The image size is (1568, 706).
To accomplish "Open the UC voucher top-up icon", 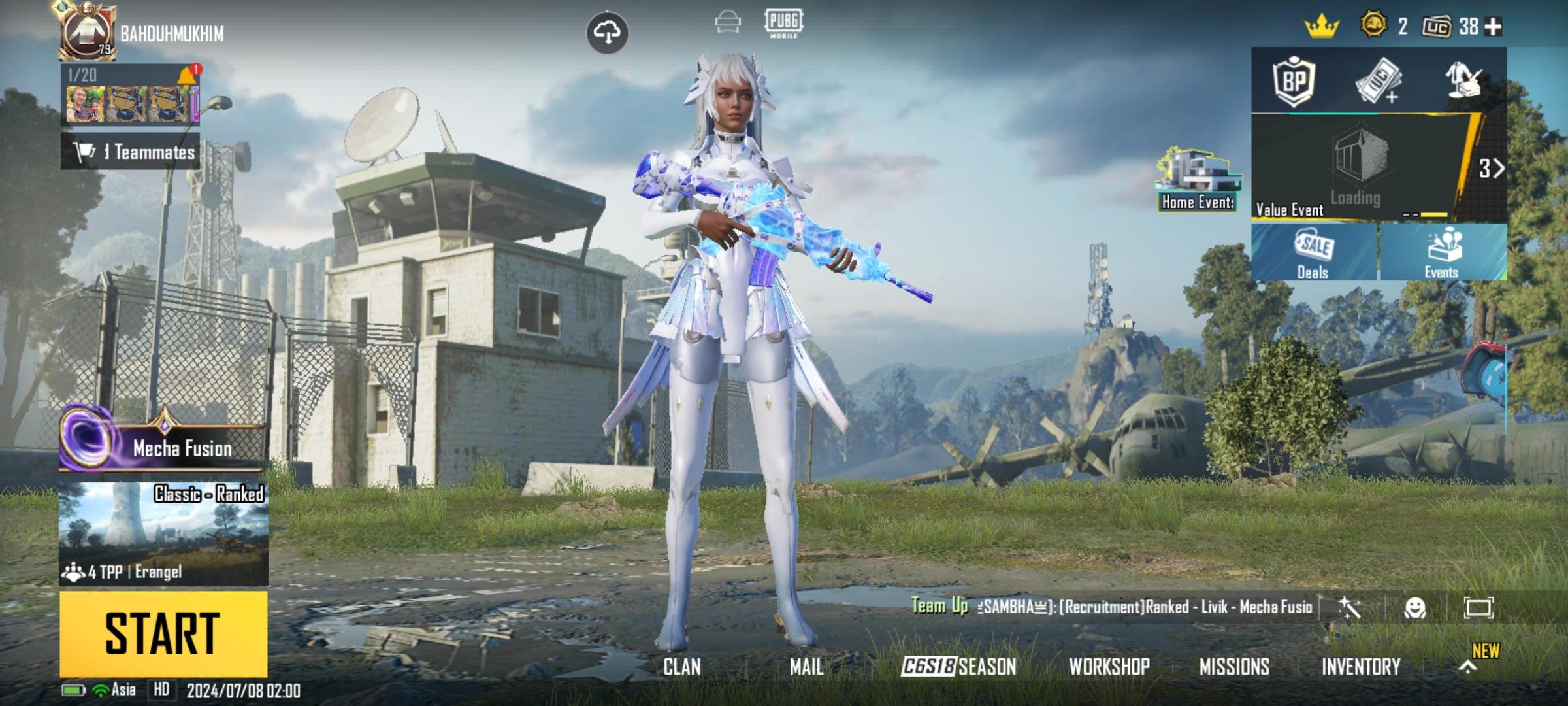I will coord(1377,81).
